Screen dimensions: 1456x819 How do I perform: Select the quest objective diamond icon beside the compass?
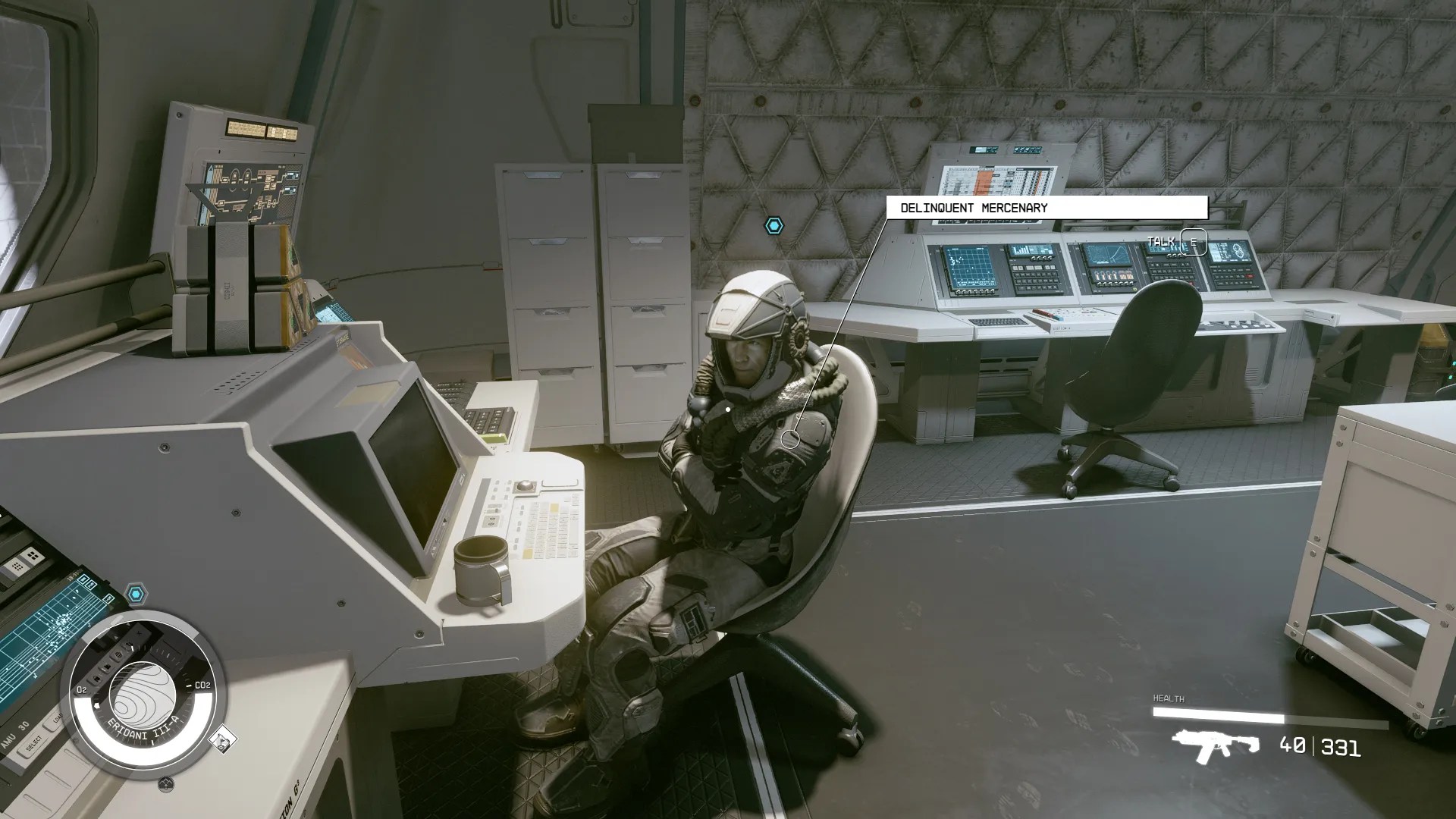coord(223,739)
